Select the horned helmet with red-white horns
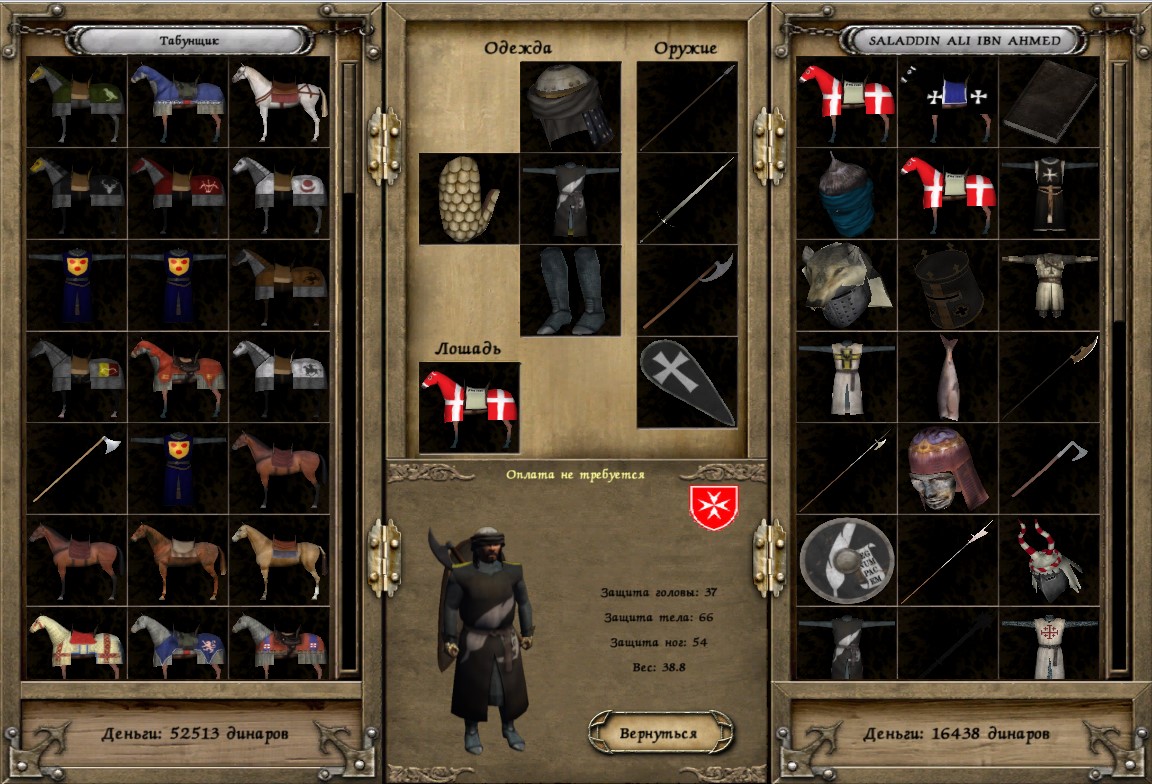The height and width of the screenshot is (784, 1152). click(1050, 560)
